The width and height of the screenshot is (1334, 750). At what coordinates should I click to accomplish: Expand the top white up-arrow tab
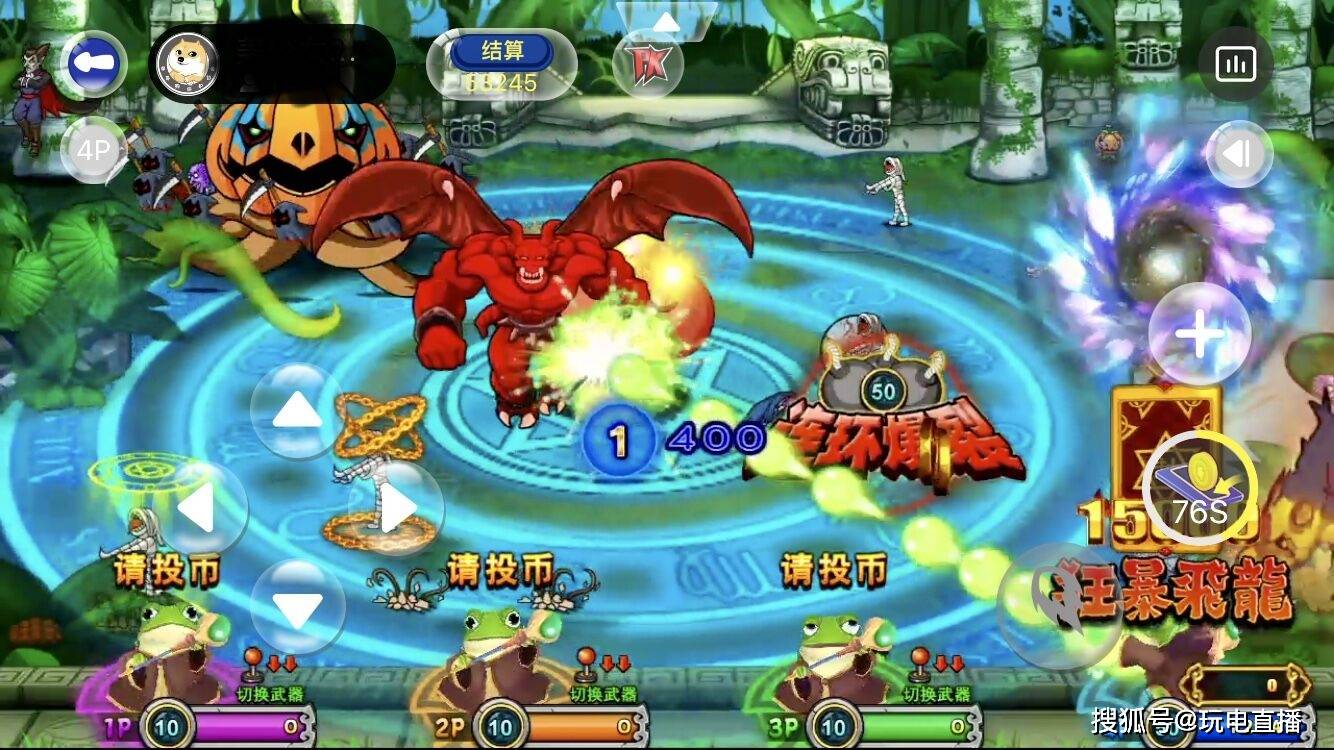point(665,21)
